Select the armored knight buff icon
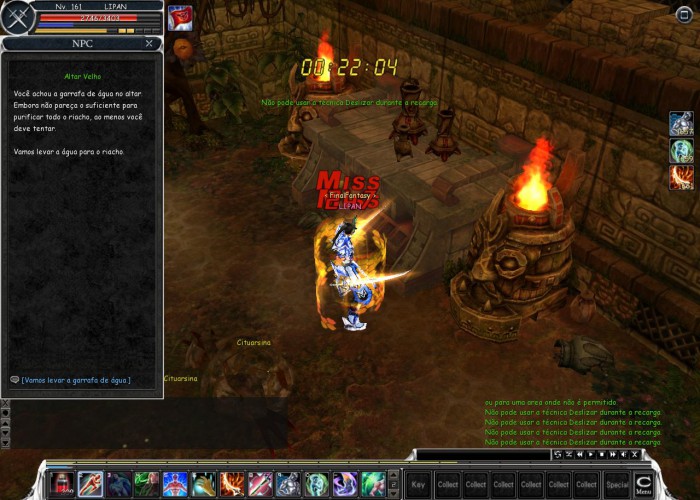Viewport: 700px width, 500px height. coord(682,124)
